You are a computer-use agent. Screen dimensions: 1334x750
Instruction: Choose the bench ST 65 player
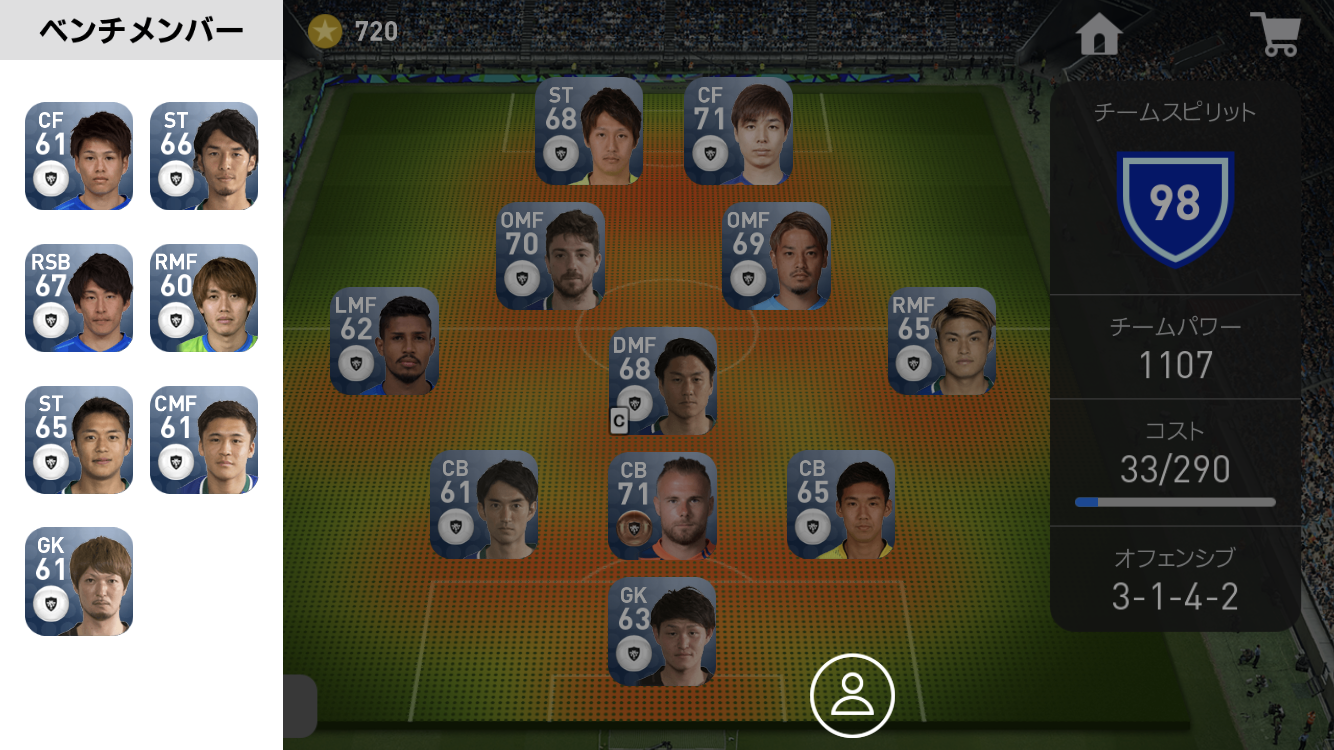79,440
